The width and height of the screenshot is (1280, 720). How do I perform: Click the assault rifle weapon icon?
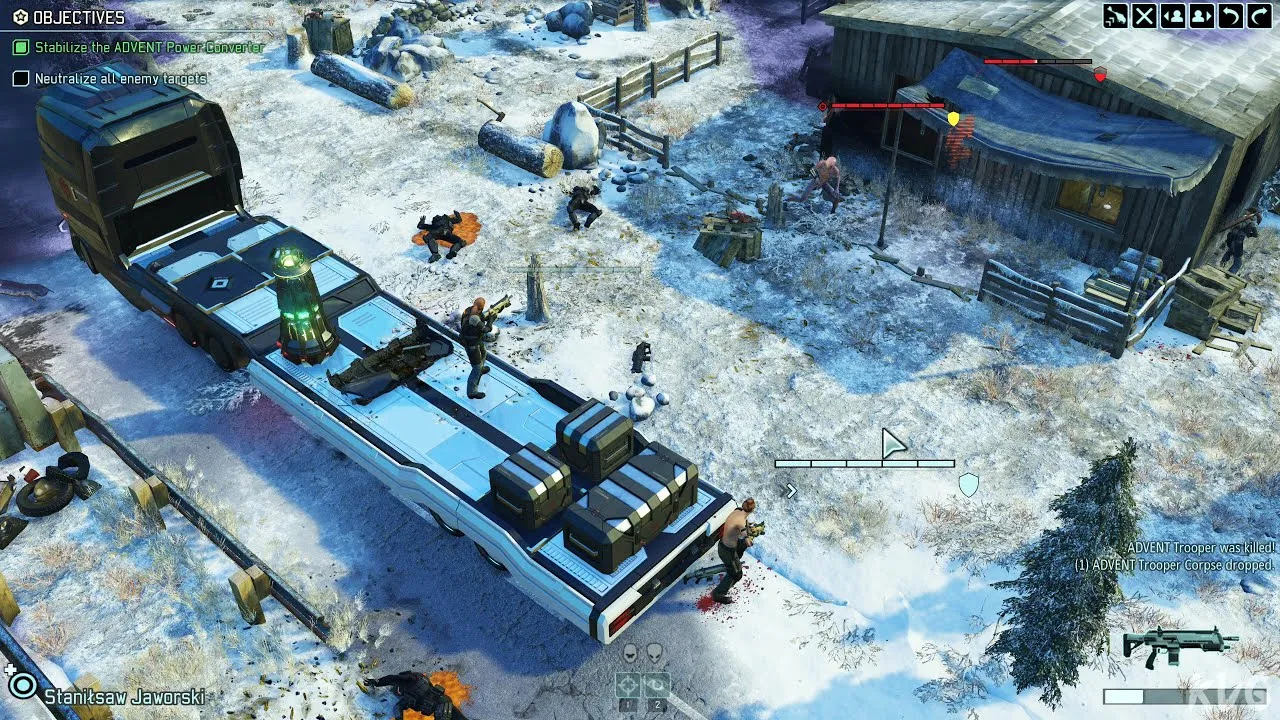(1180, 646)
